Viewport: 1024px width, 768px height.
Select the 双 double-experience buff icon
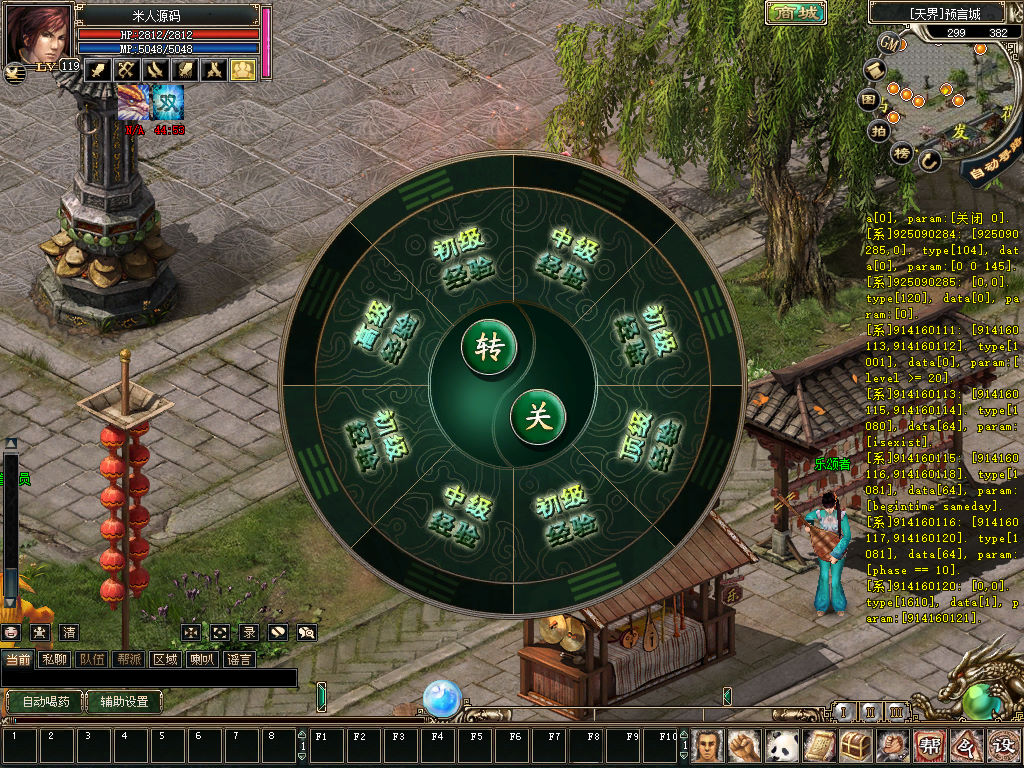[x=168, y=103]
